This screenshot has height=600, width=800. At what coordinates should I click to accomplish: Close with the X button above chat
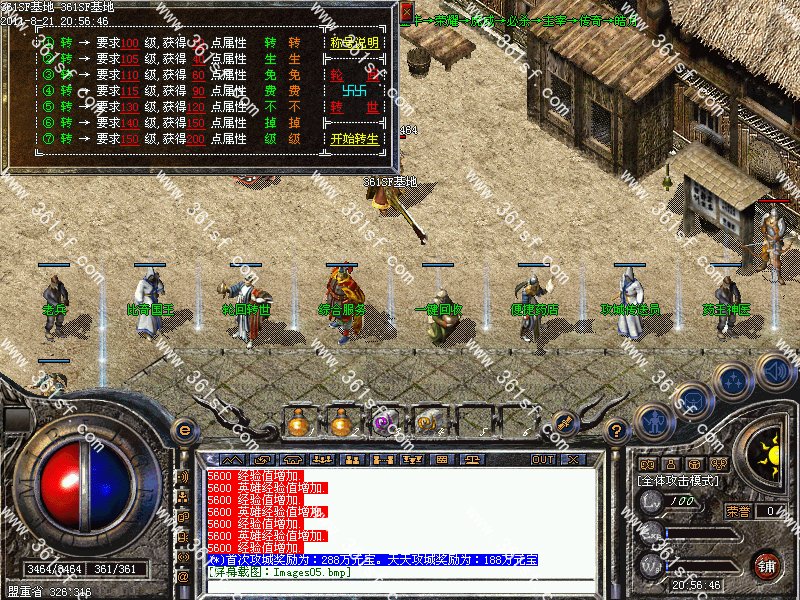[x=572, y=459]
